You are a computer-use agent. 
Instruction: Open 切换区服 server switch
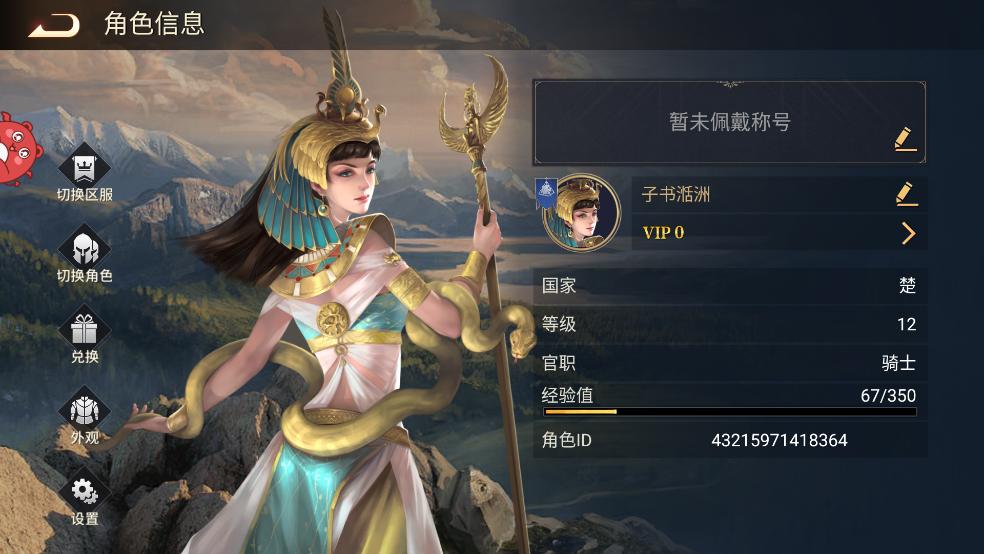point(84,170)
